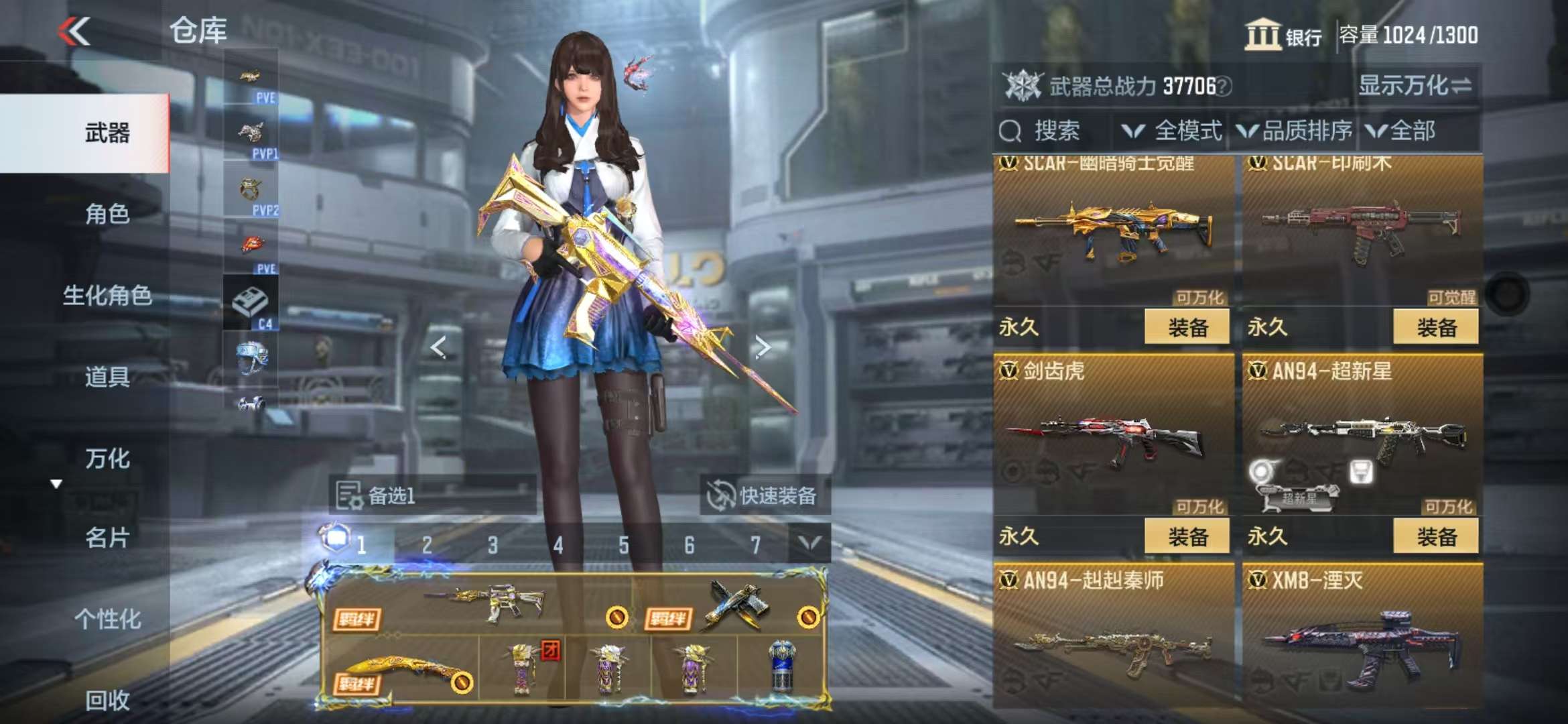Open the 备选1 loadout preset
1568x724 pixels.
click(x=432, y=496)
